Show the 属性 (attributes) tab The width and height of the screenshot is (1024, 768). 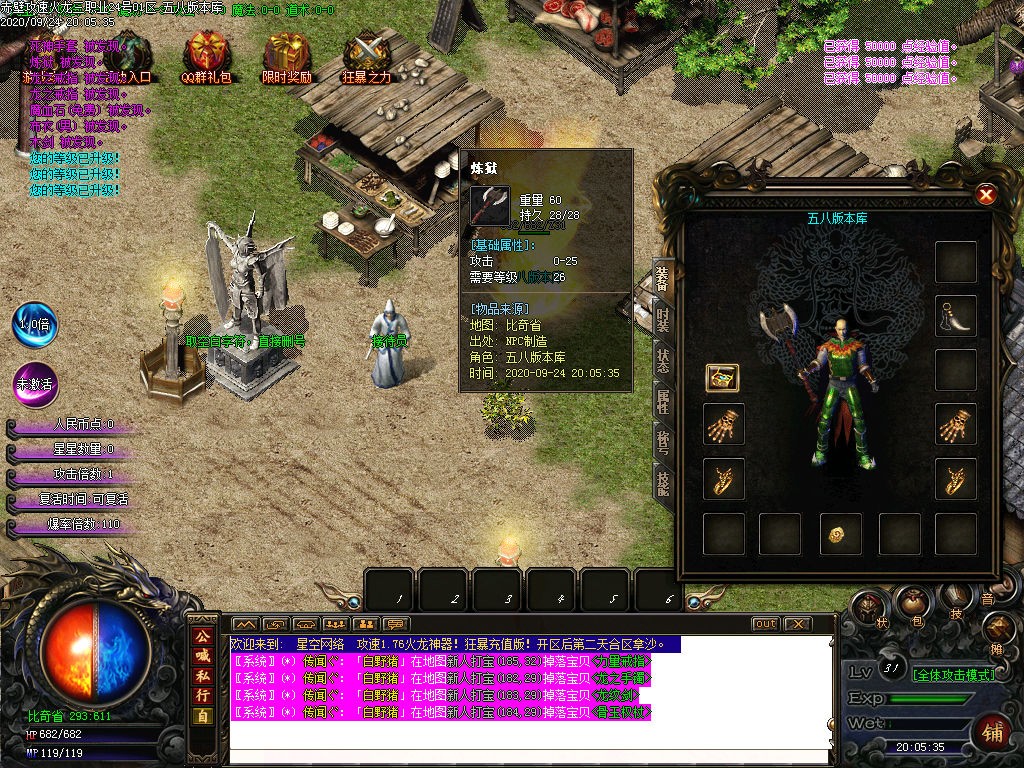(x=663, y=403)
